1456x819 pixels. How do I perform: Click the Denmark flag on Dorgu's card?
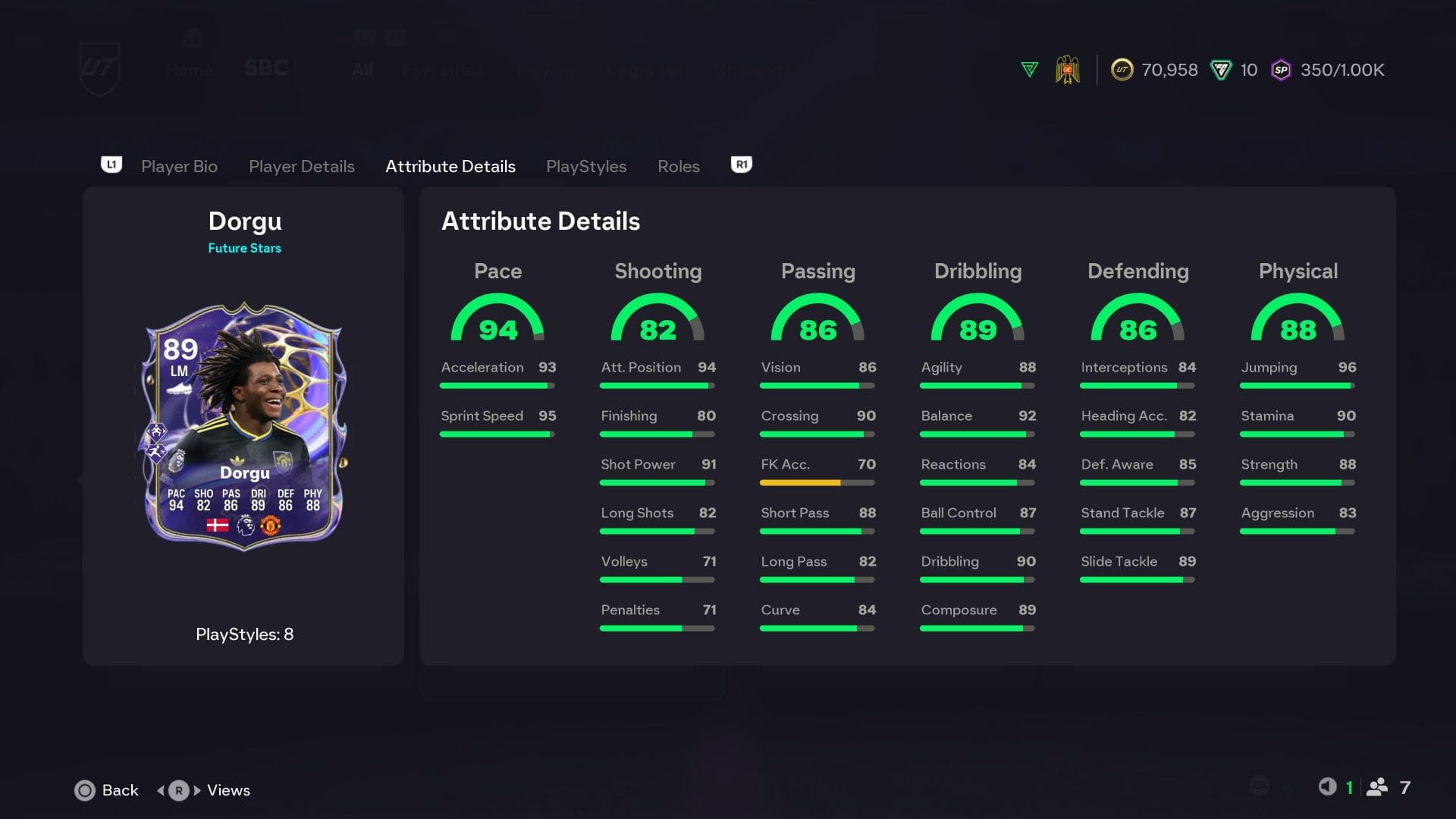[218, 526]
